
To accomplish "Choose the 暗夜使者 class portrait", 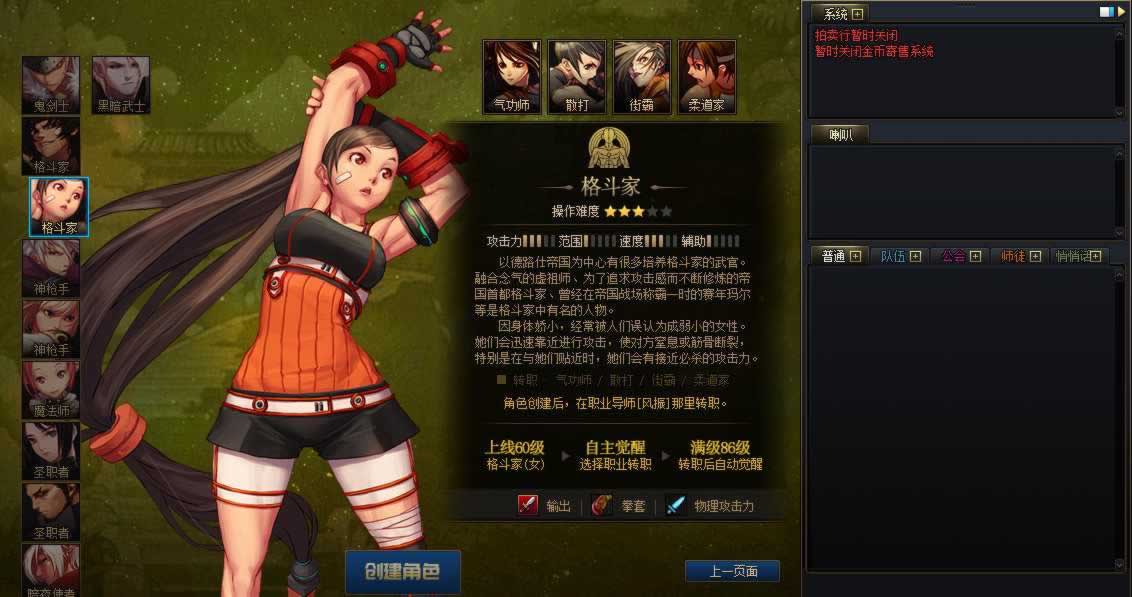I will point(51,568).
